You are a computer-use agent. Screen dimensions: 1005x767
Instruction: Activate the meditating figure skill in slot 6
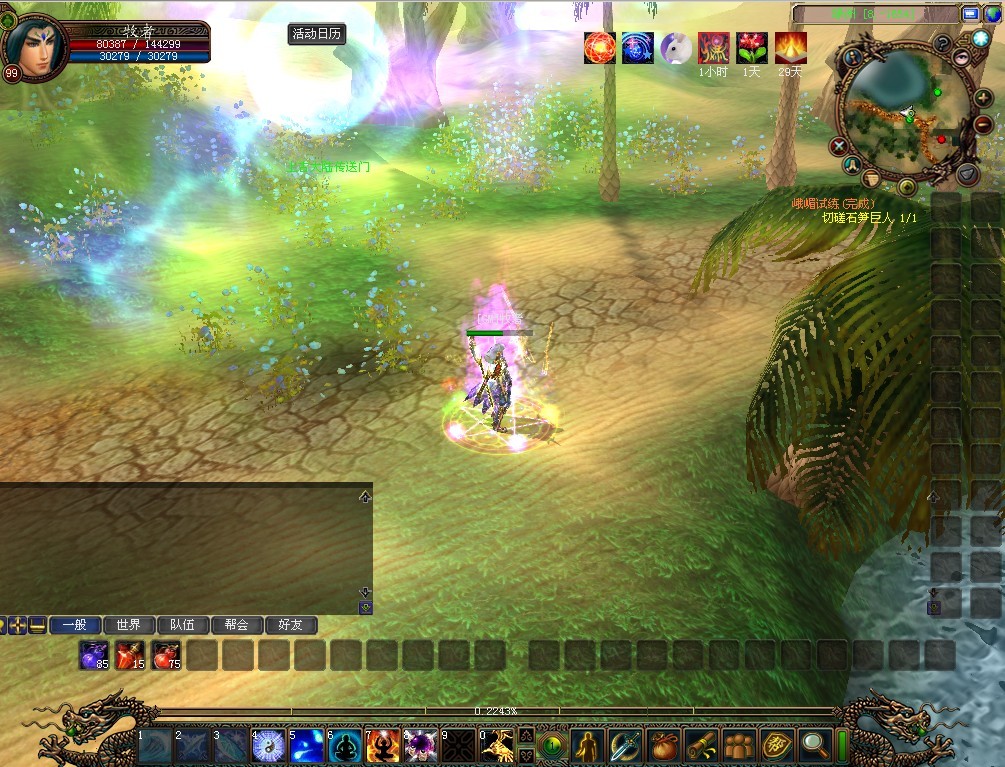coord(344,746)
